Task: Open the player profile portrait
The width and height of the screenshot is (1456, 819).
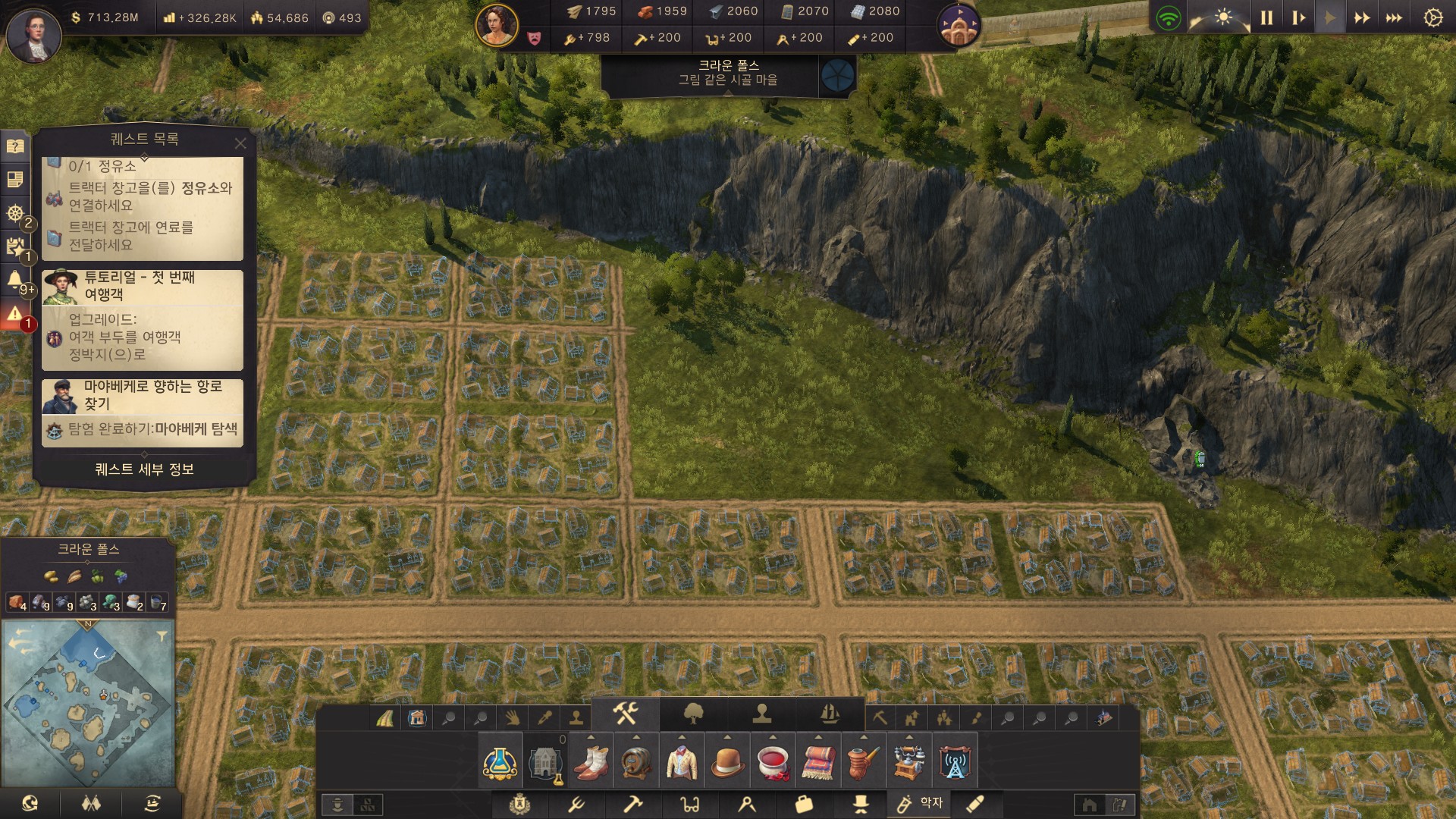Action: (33, 33)
